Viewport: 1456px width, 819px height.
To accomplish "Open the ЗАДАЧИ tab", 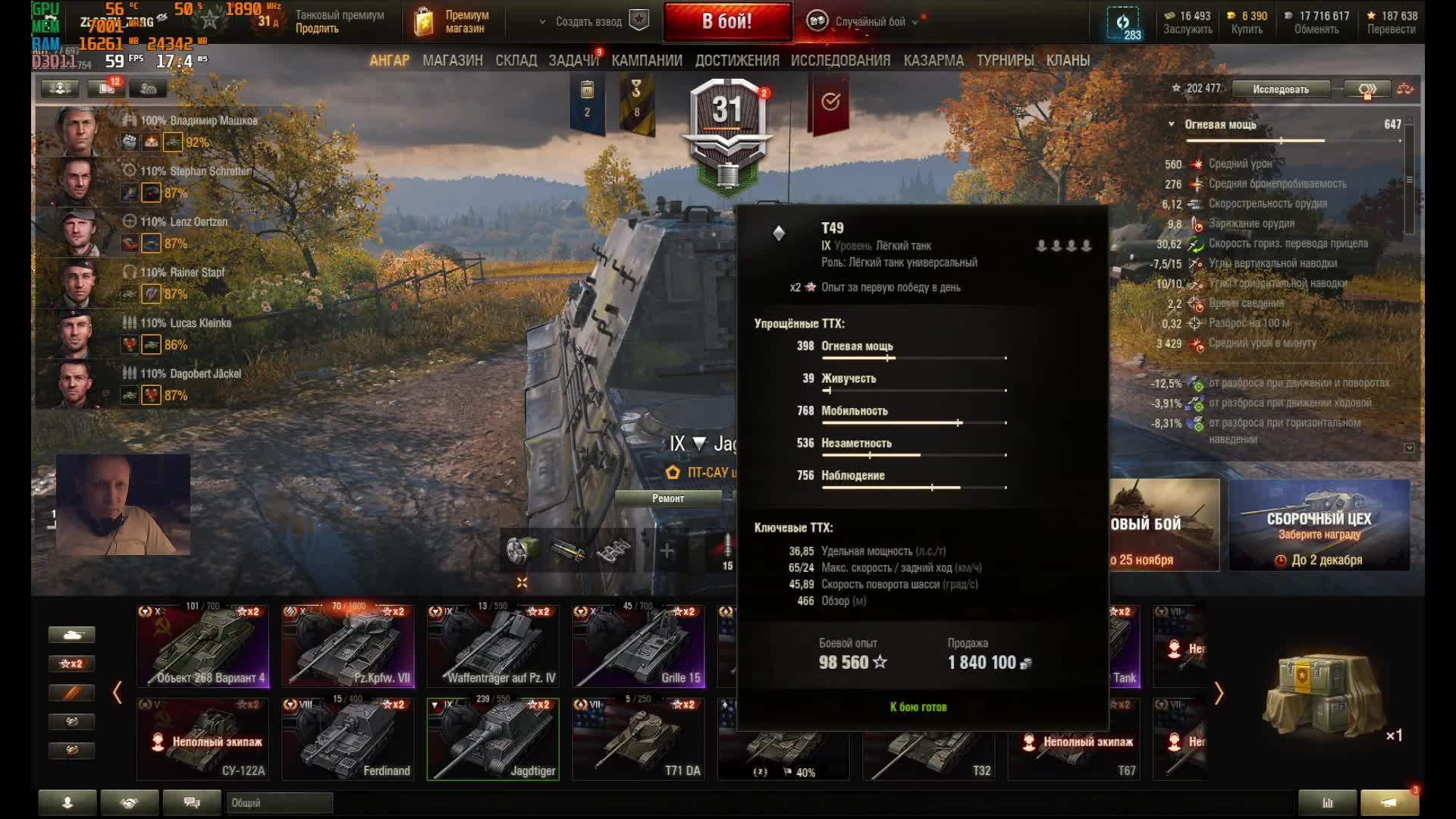I will [x=573, y=61].
